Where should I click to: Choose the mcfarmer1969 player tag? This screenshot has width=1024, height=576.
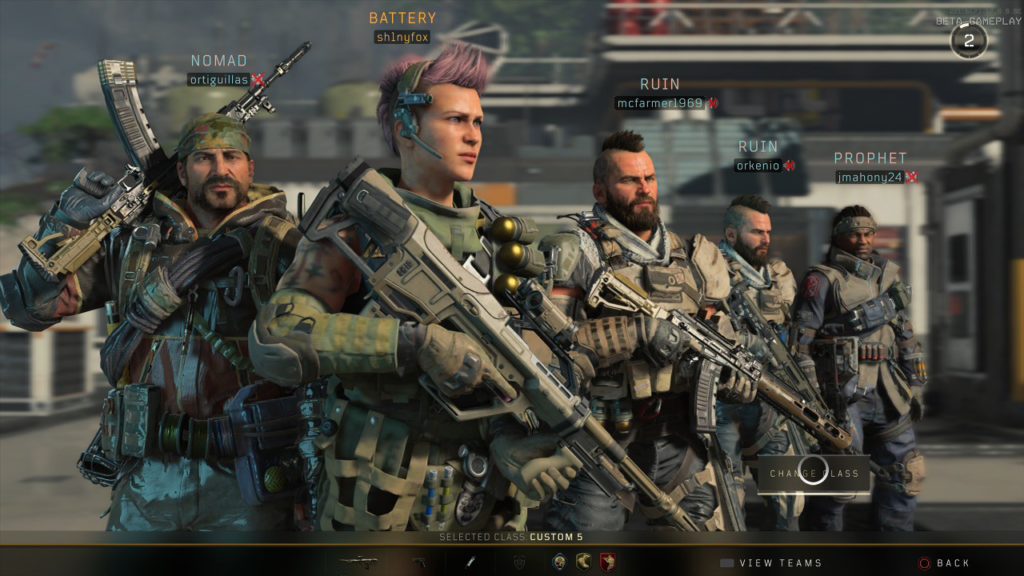click(660, 102)
